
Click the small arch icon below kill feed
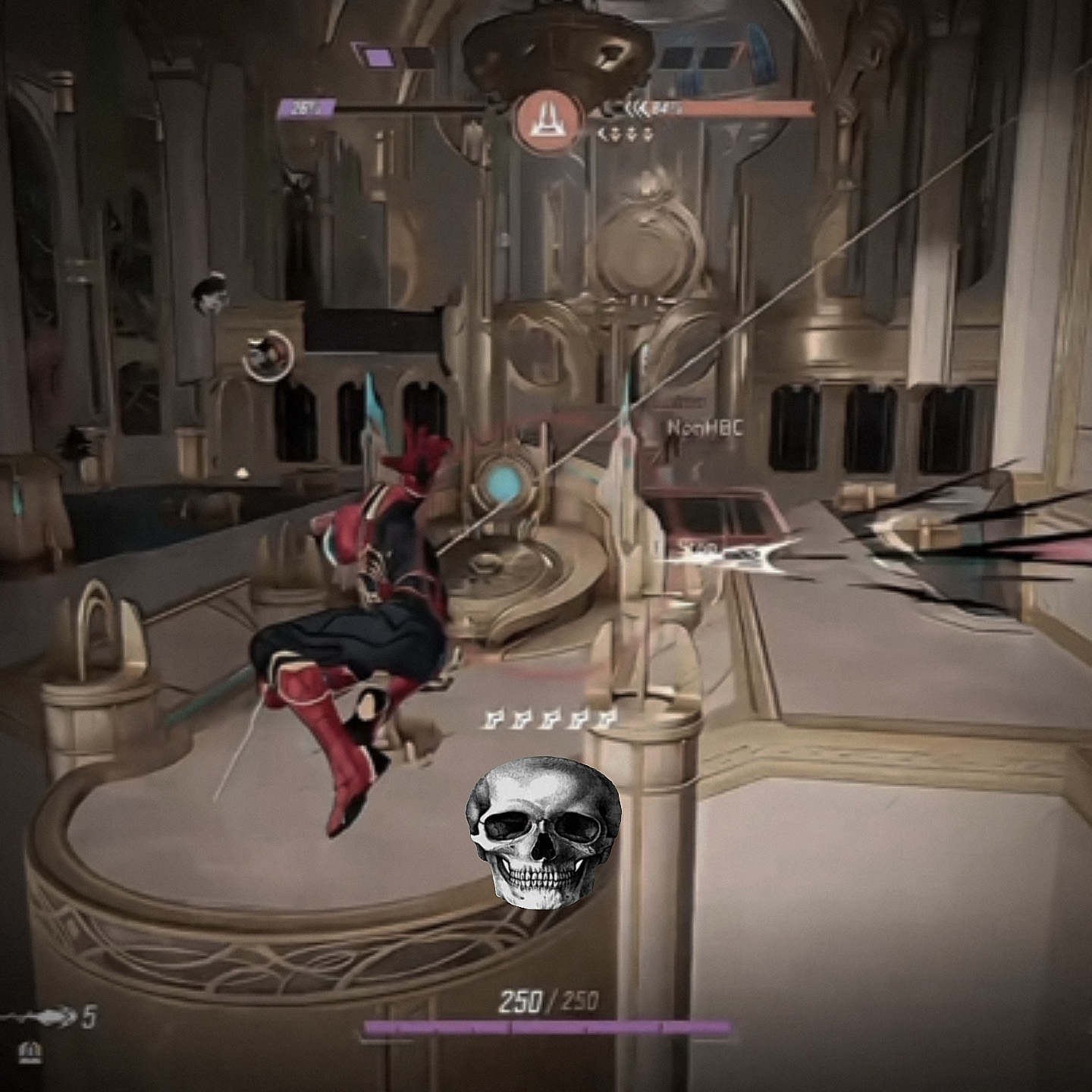point(30,1053)
